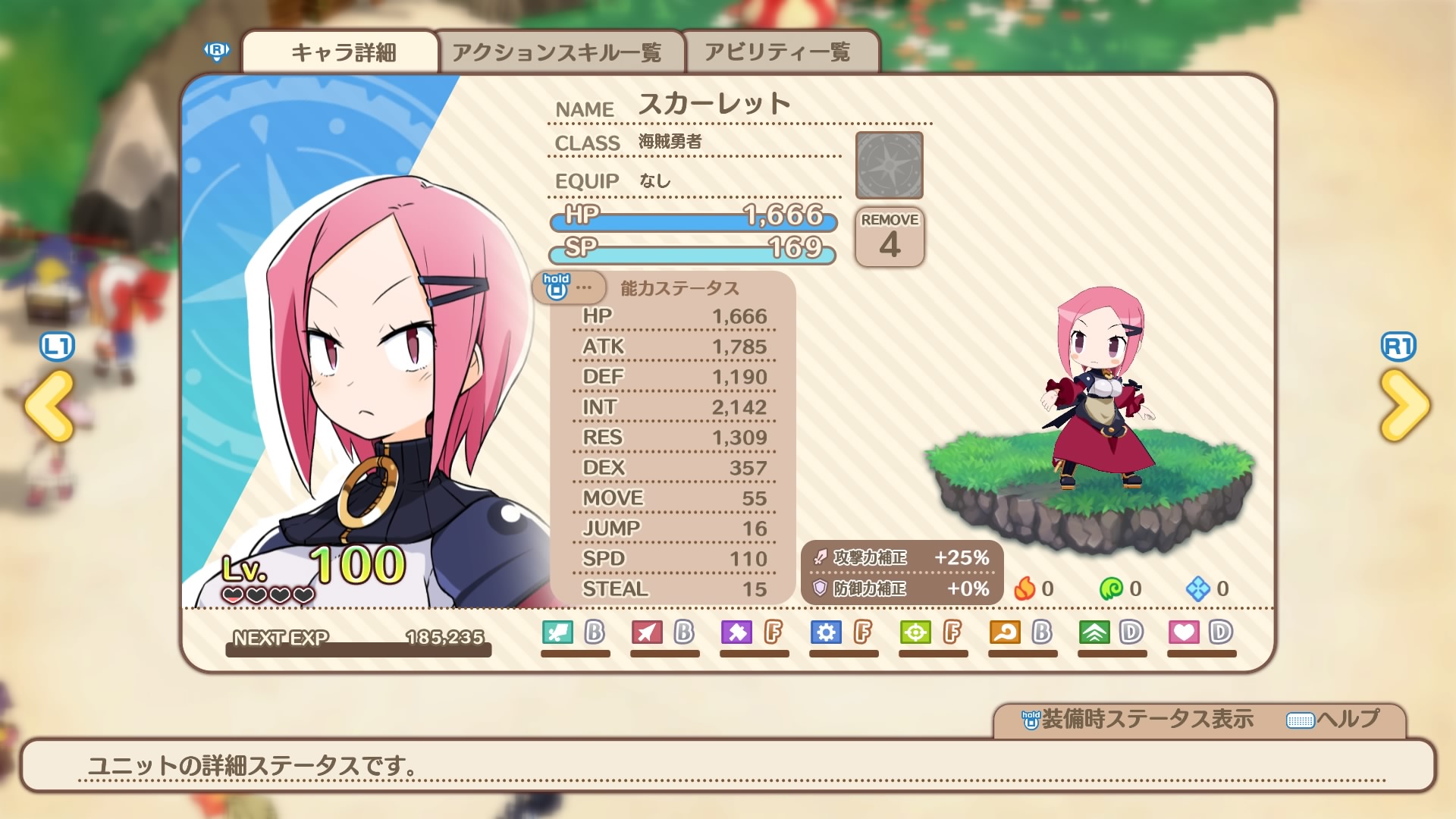Image resolution: width=1456 pixels, height=819 pixels.
Task: Select the compass emblem equip slot
Action: click(x=890, y=165)
